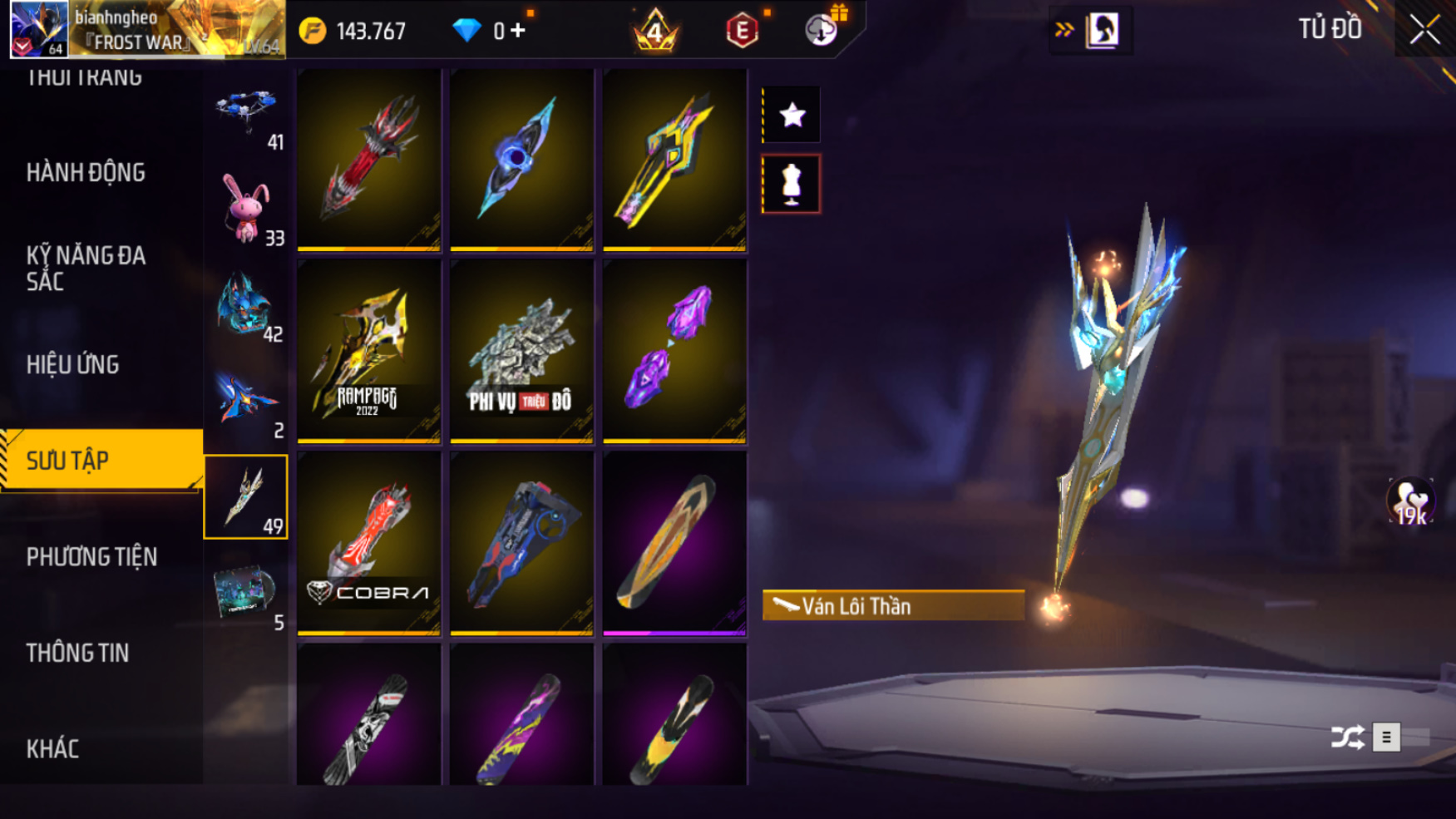Open the Hành Động category

pyautogui.click(x=86, y=173)
